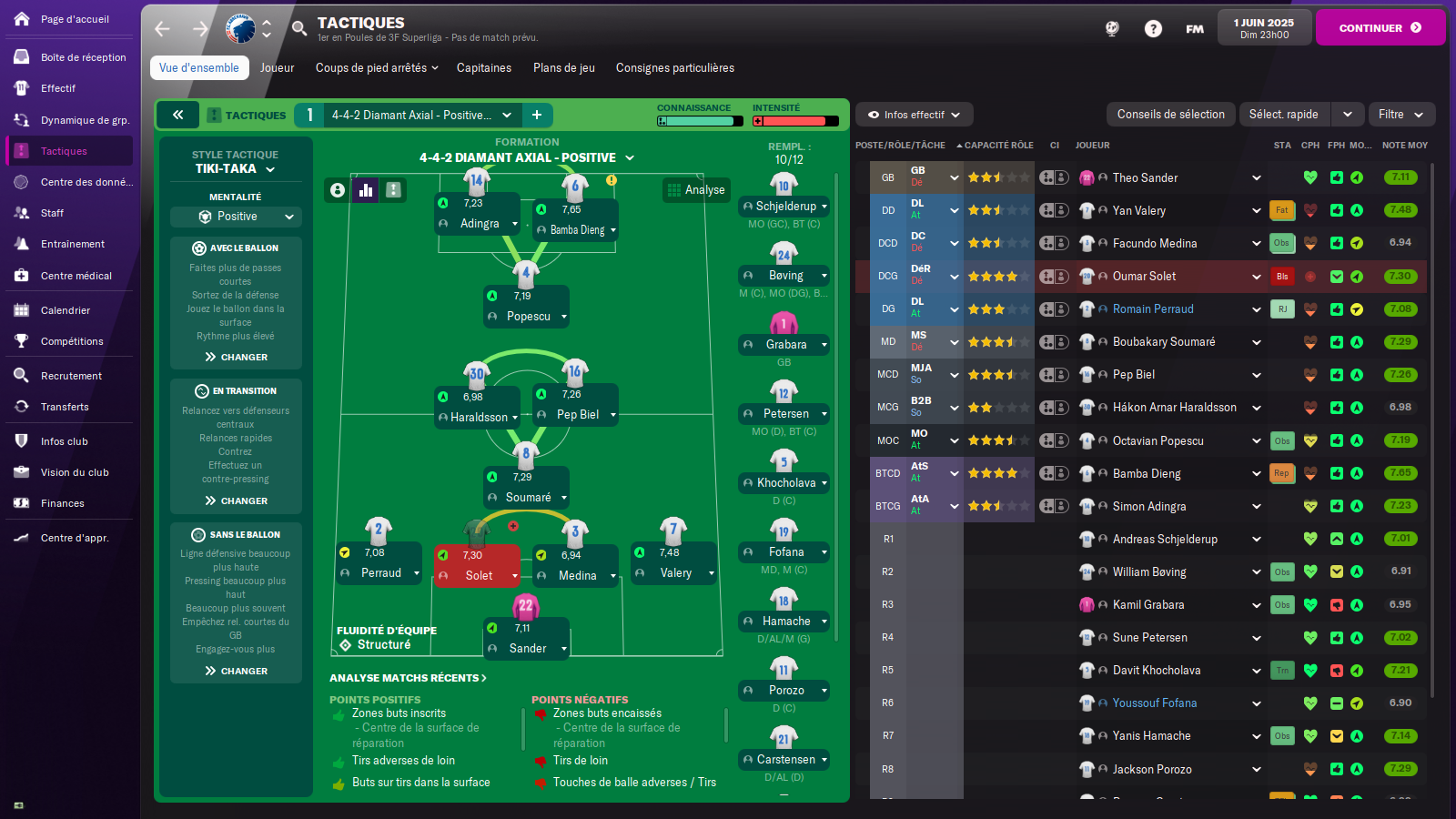Switch to Consignes particulières tab
This screenshot has width=1456, height=819.
pos(674,68)
